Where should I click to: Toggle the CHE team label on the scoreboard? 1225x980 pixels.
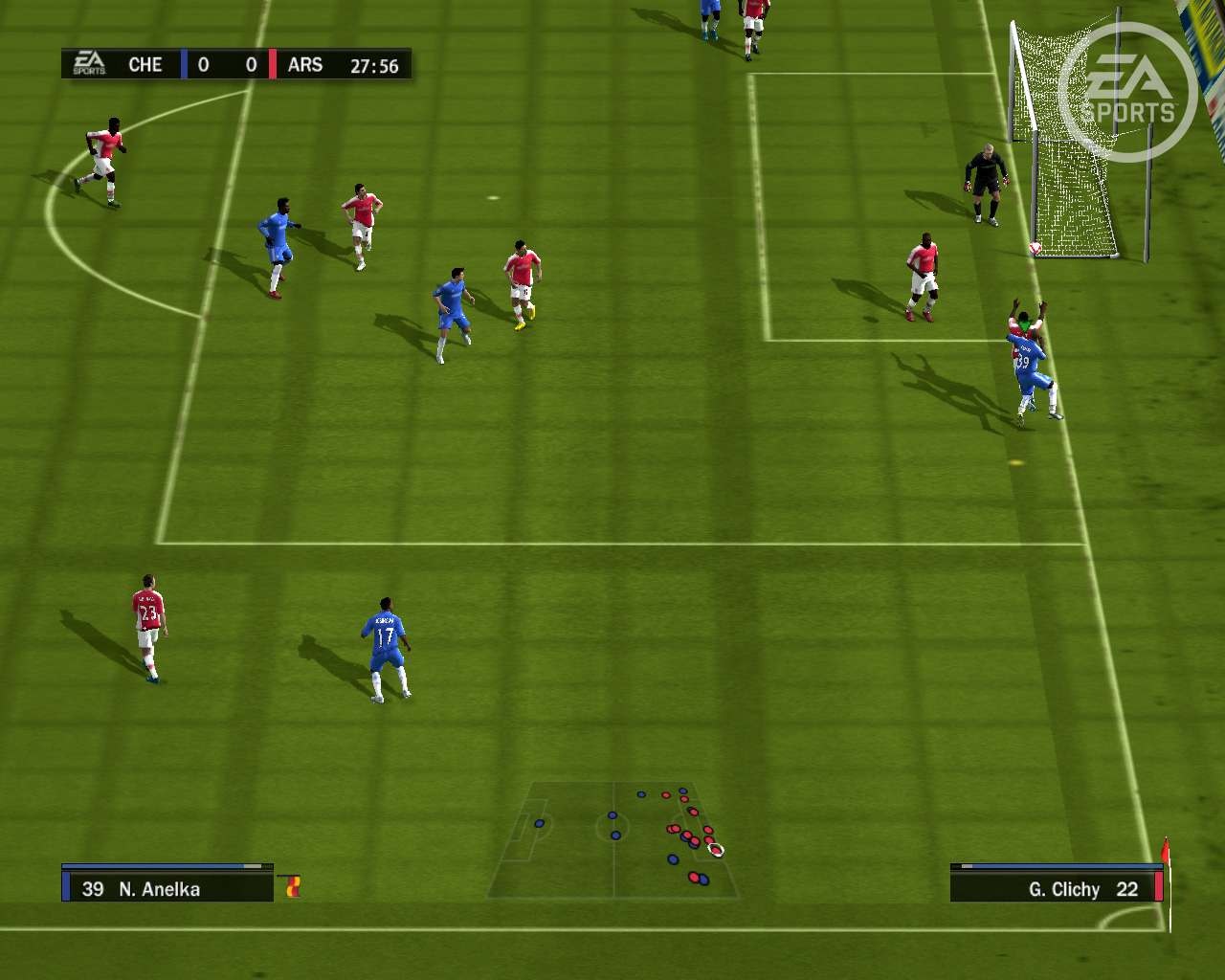(145, 64)
